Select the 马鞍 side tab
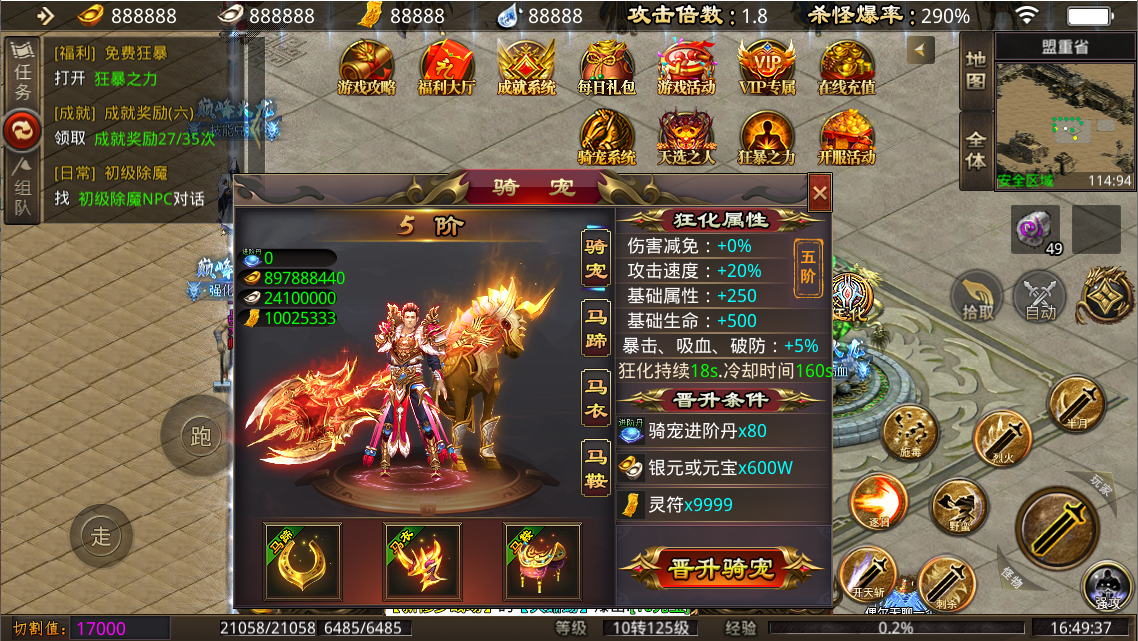This screenshot has width=1138, height=641. pyautogui.click(x=596, y=468)
